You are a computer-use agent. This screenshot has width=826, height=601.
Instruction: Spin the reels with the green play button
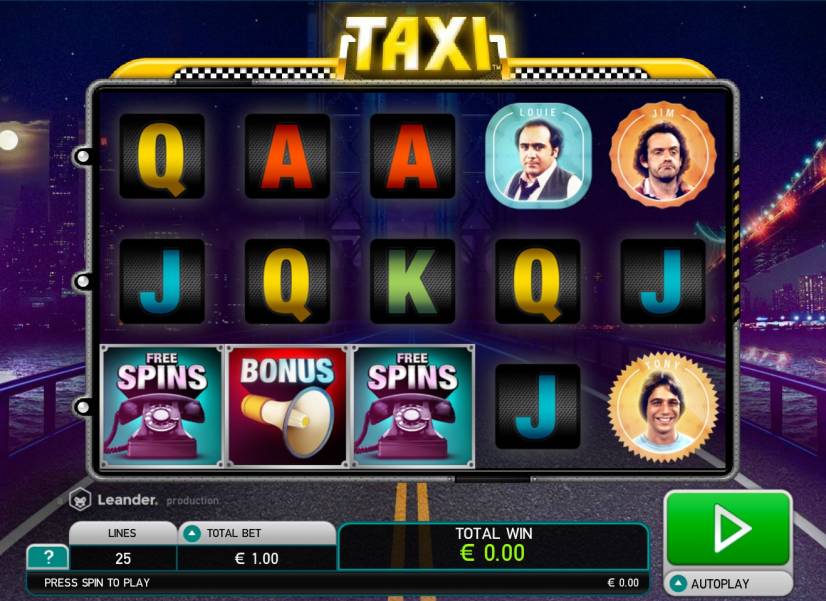click(x=728, y=528)
